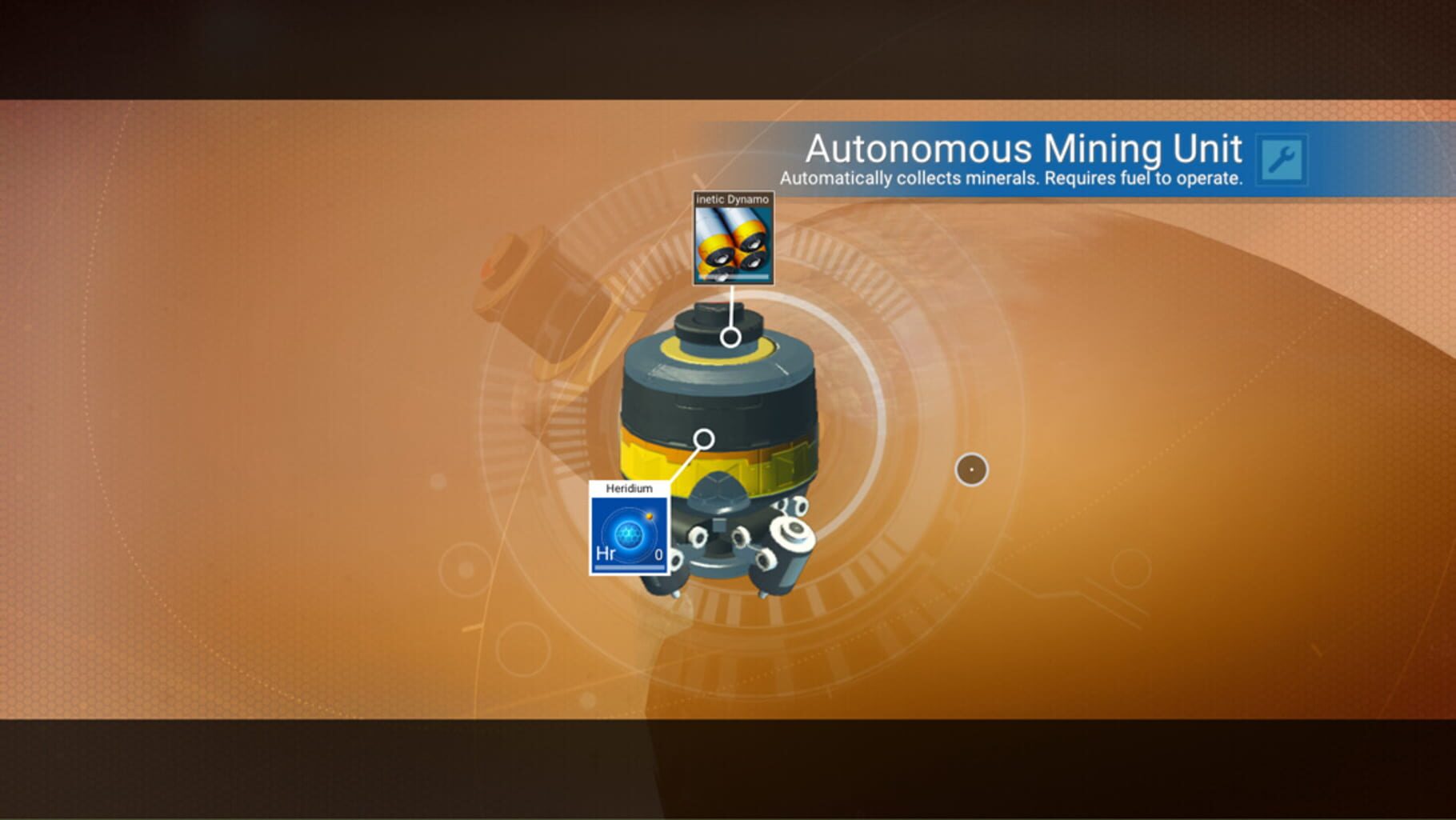Click the mineral collection description text
The width and height of the screenshot is (1456, 820).
point(1010,178)
